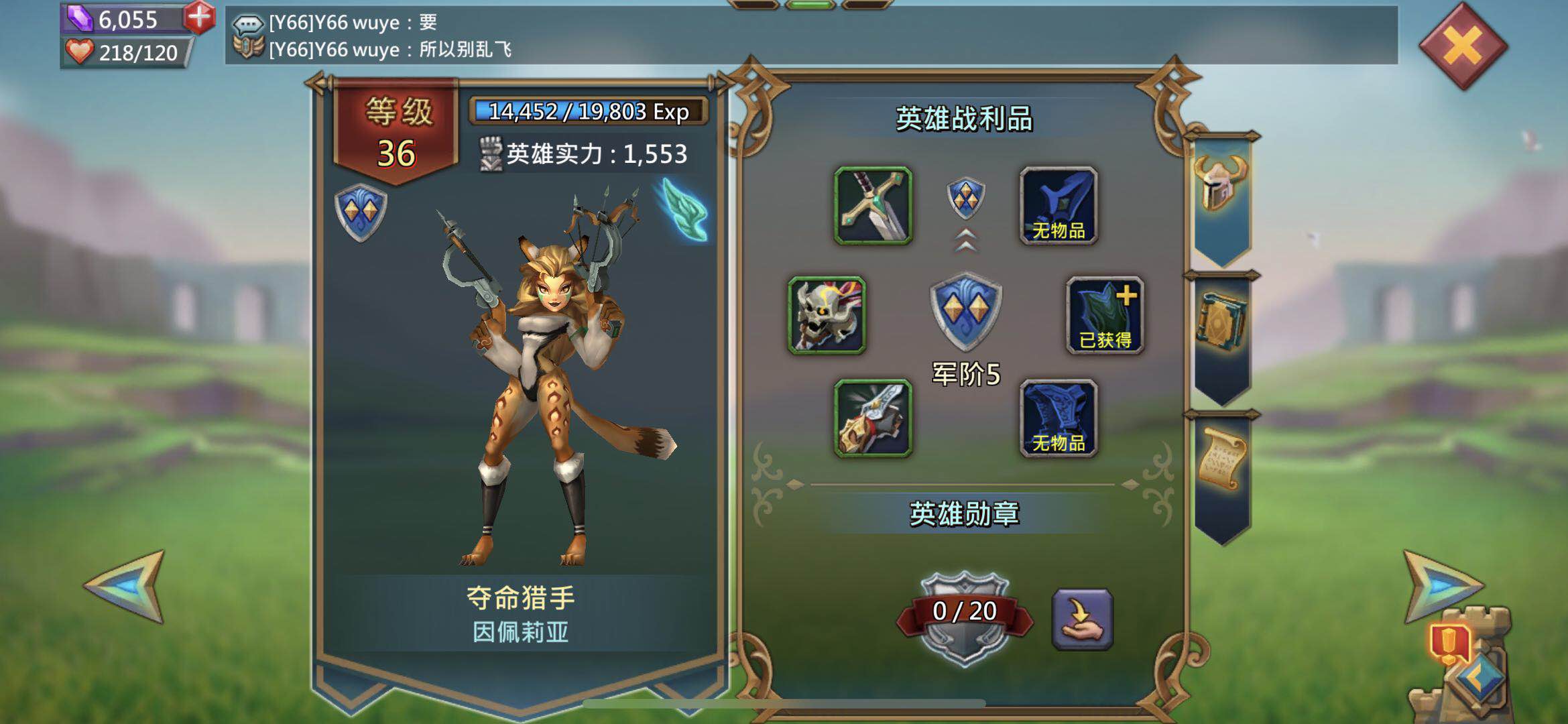Use the hero medals hand button
The width and height of the screenshot is (1568, 724).
click(1082, 619)
